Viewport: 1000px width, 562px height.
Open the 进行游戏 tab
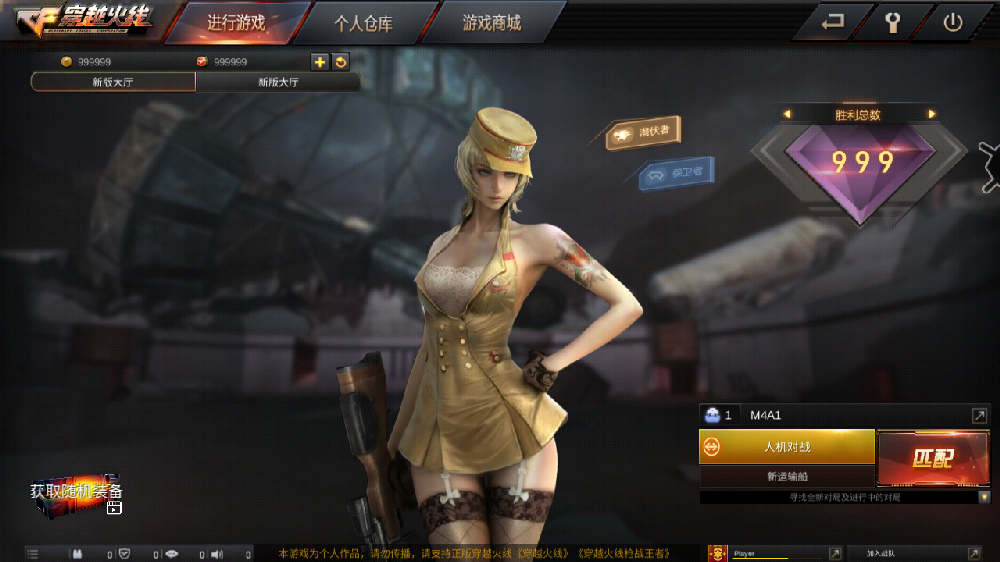pyautogui.click(x=235, y=23)
